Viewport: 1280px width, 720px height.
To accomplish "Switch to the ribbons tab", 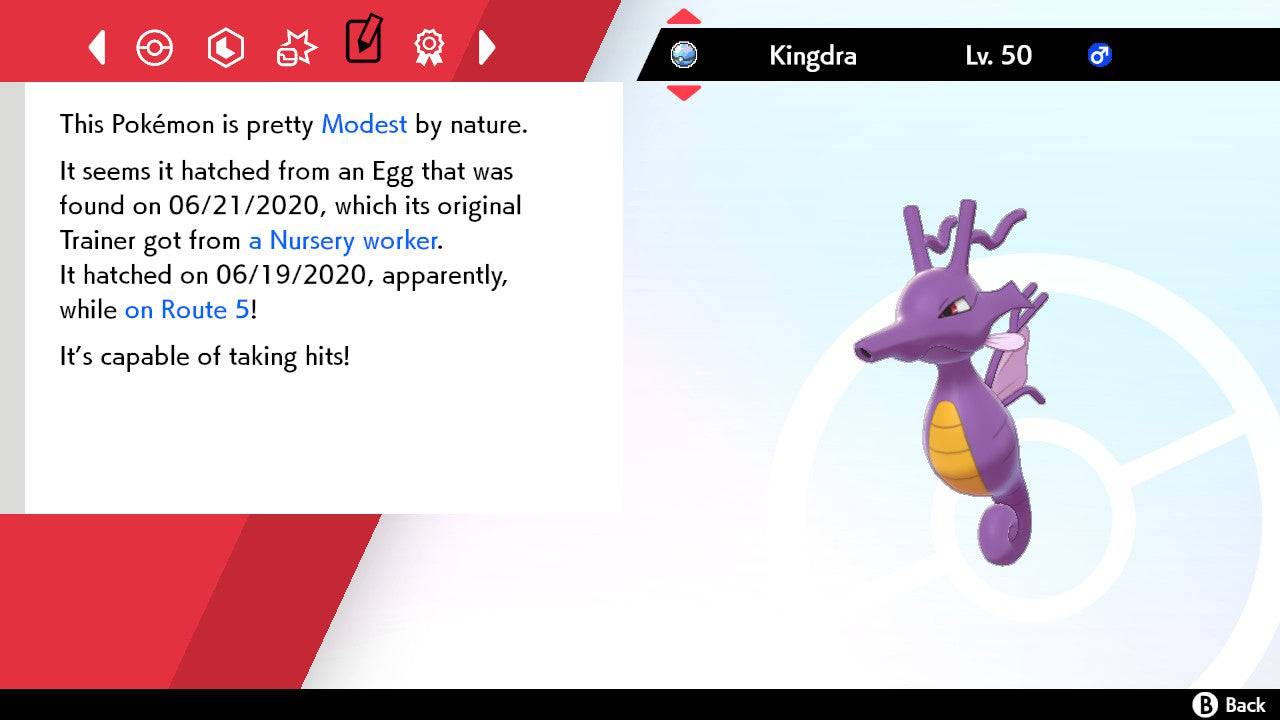I will [x=429, y=47].
